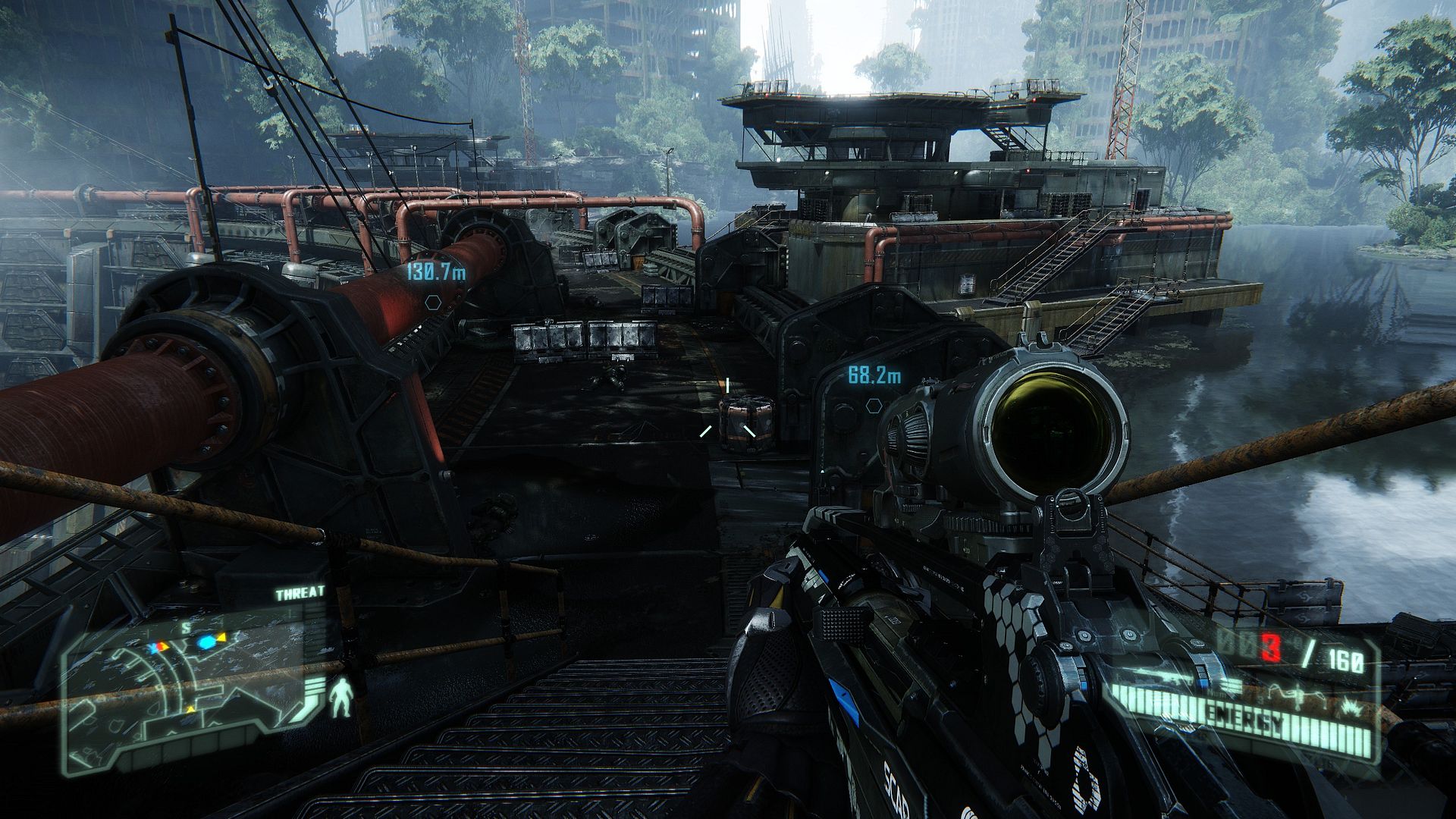The image size is (1456, 819).
Task: Click the blue blob marker on minimap
Action: pyautogui.click(x=206, y=642)
